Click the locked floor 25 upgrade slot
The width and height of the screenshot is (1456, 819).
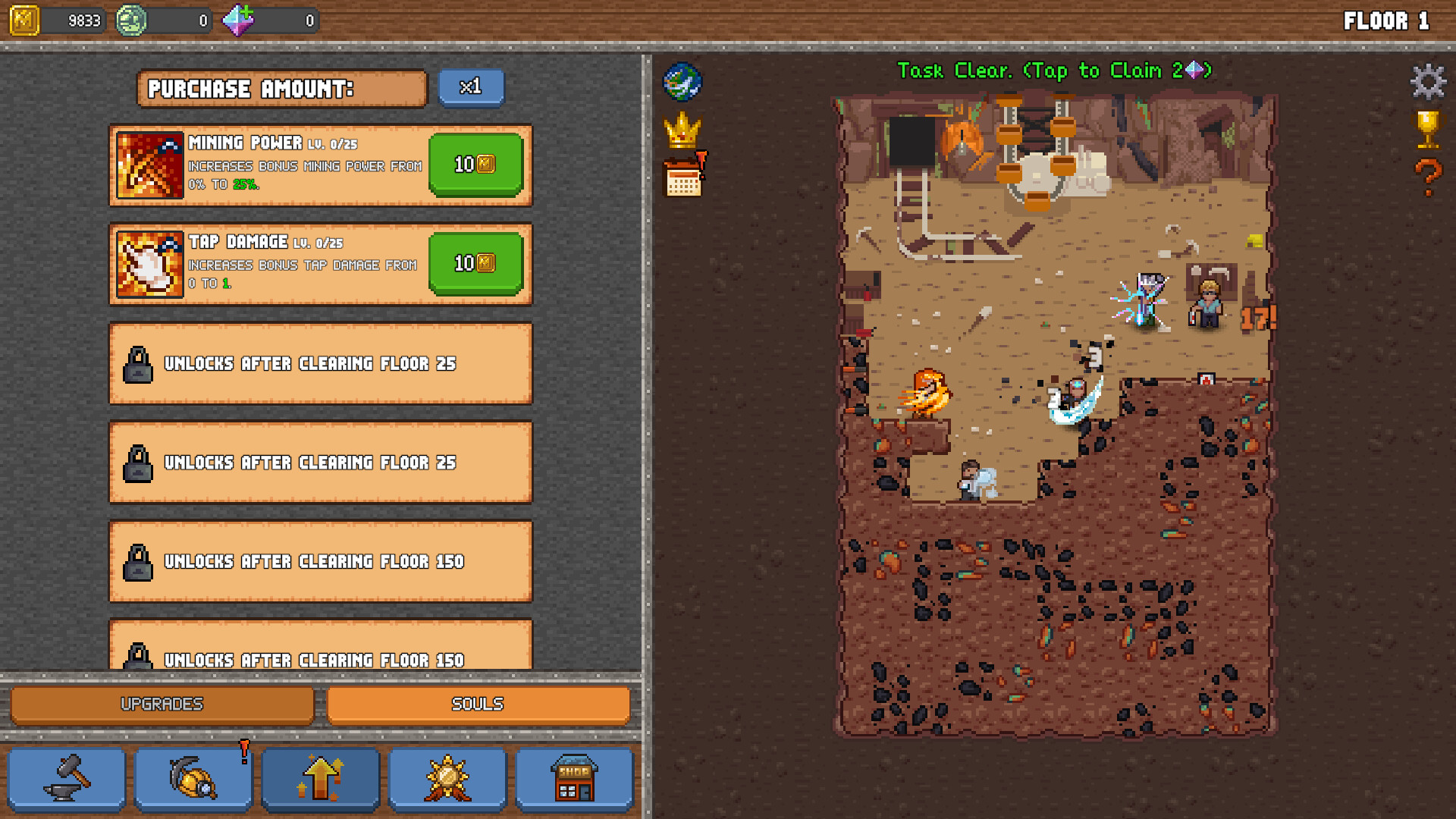click(320, 364)
